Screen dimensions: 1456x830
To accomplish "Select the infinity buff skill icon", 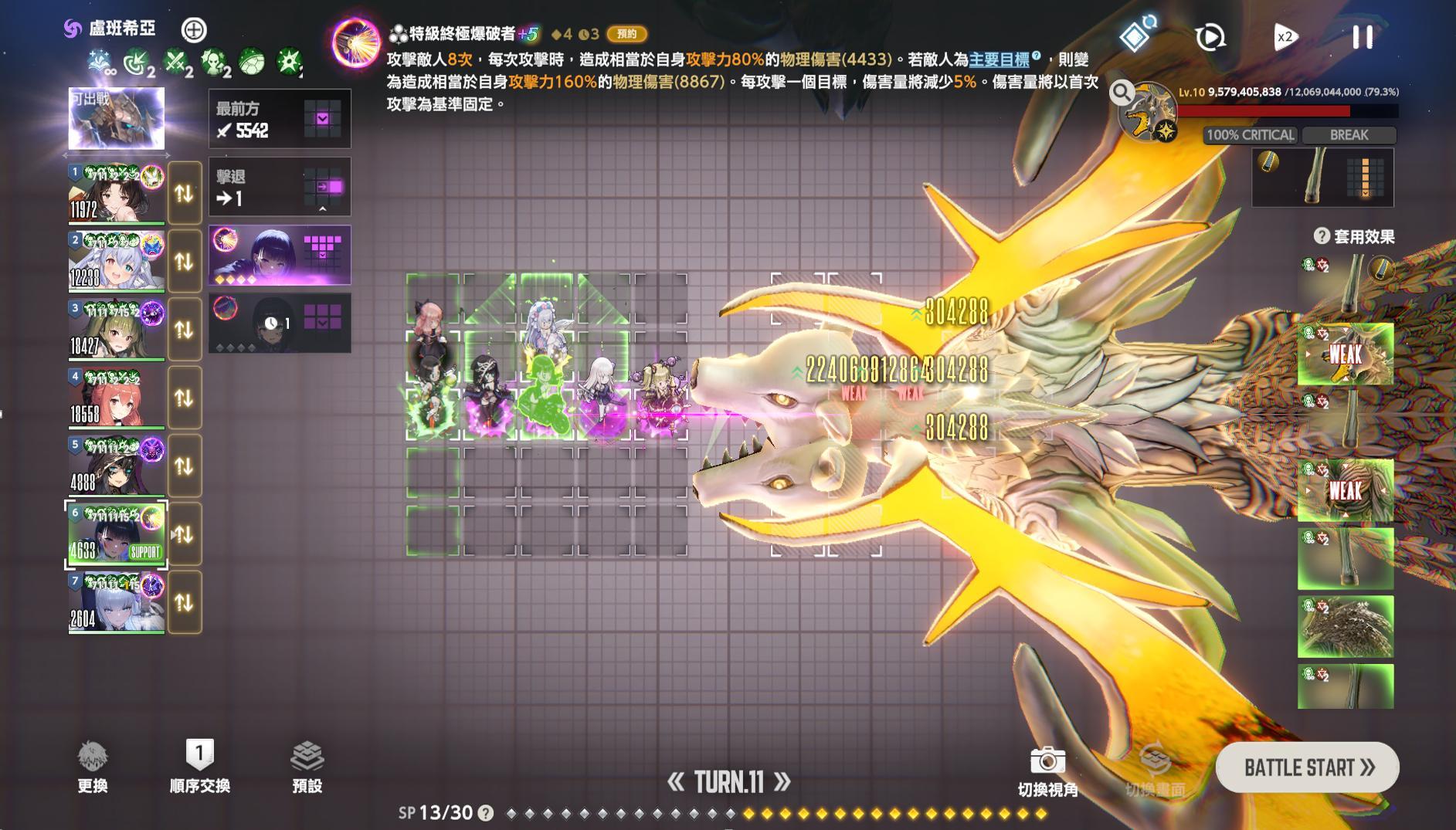I will click(98, 60).
